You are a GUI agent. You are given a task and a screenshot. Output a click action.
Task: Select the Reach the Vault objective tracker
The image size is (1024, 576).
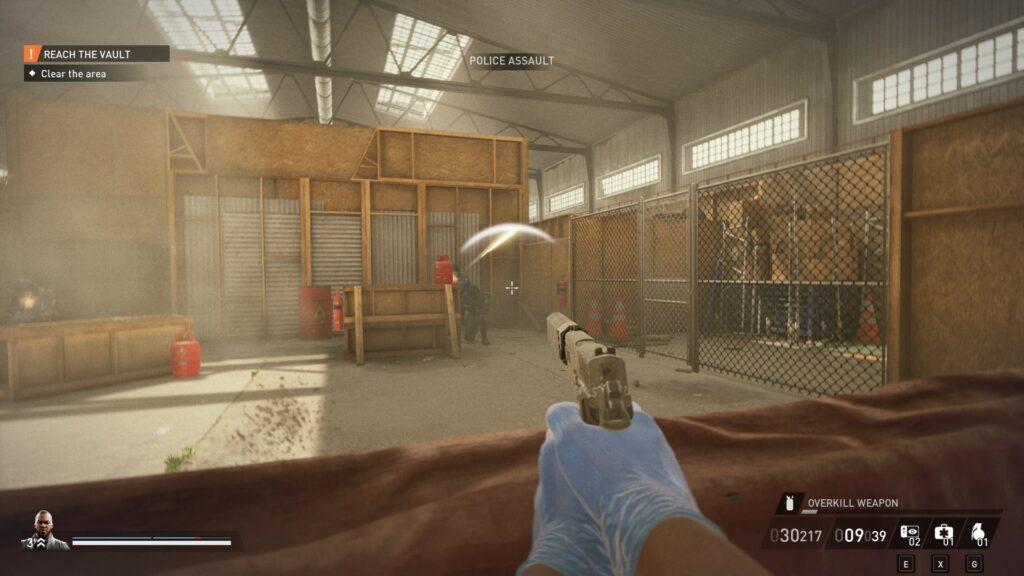click(96, 54)
